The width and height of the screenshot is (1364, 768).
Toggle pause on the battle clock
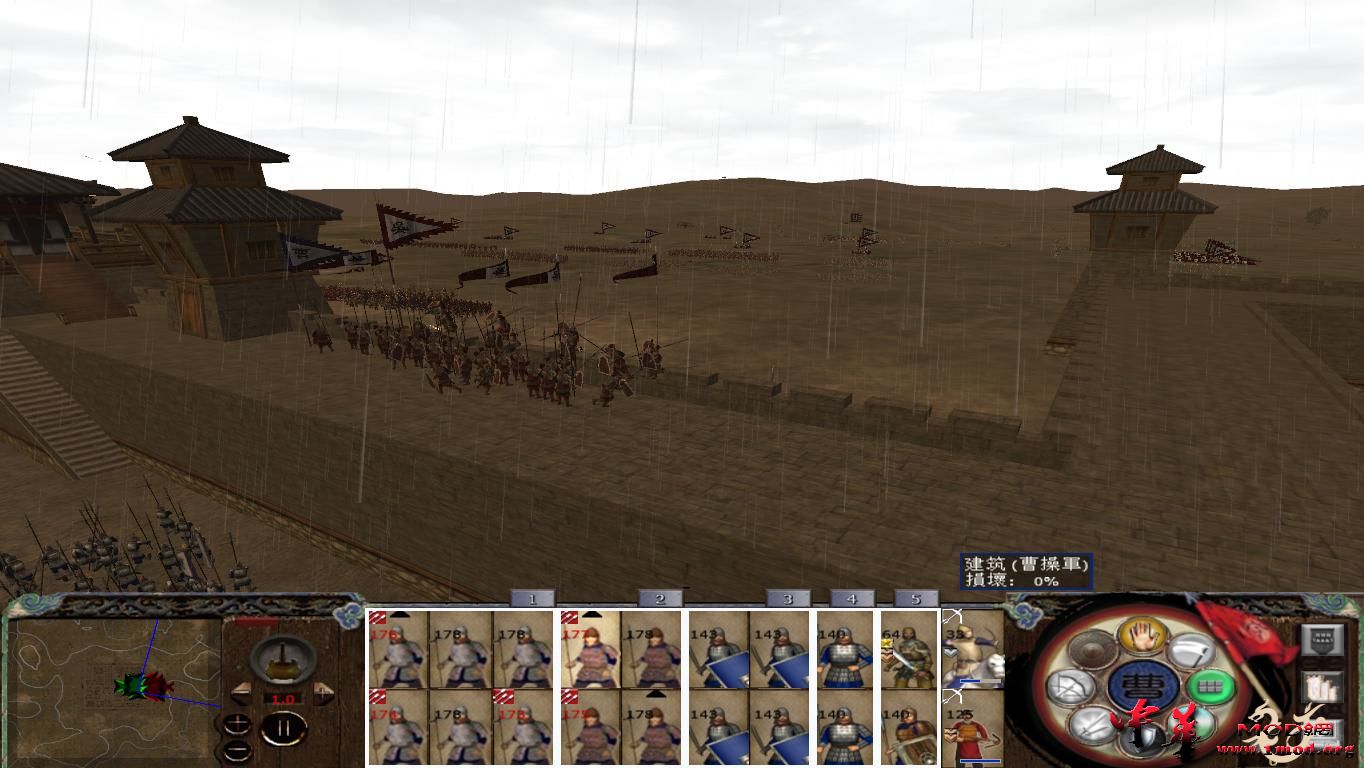(286, 728)
